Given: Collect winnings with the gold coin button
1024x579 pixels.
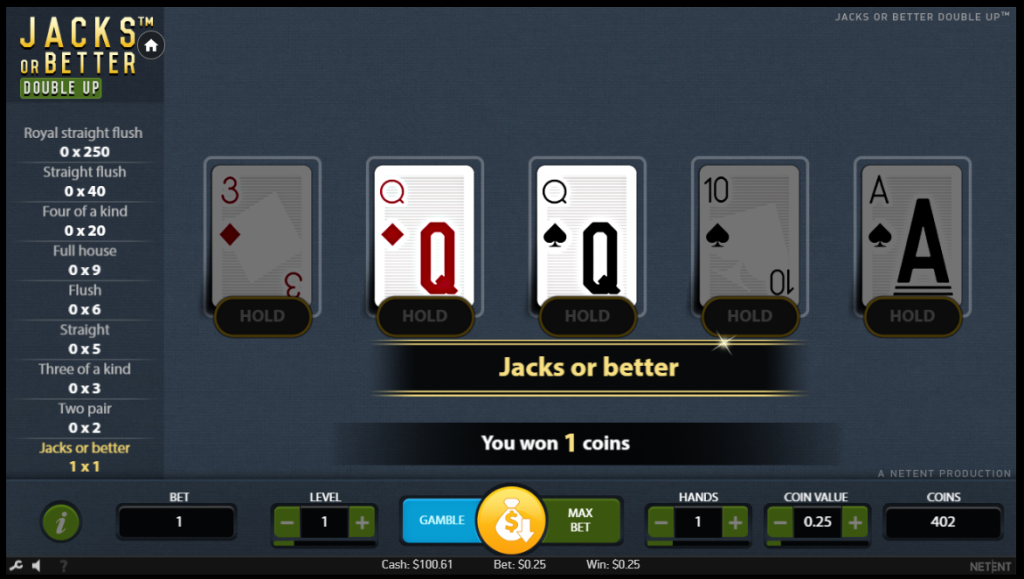Looking at the screenshot, I should (510, 521).
